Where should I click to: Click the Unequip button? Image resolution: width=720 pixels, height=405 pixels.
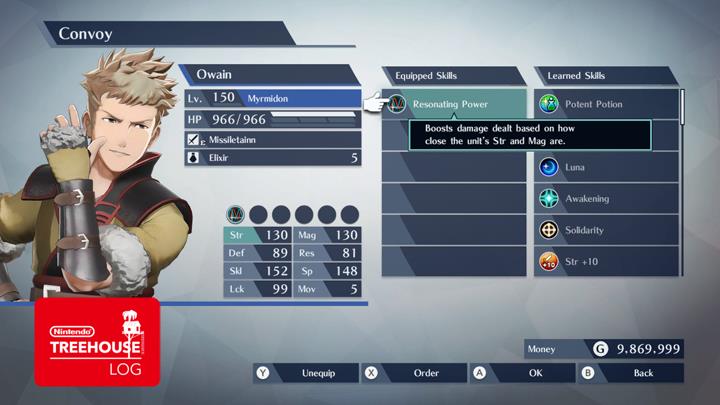point(304,373)
